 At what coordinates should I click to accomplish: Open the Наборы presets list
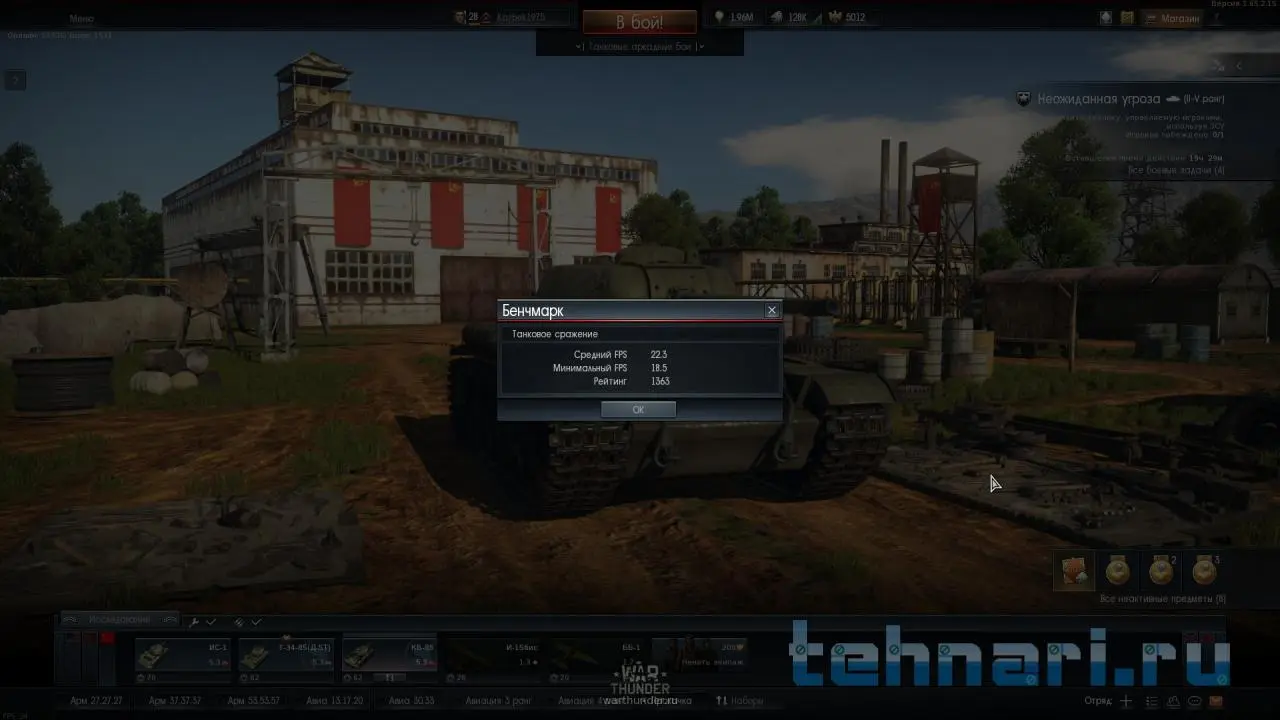tap(740, 701)
